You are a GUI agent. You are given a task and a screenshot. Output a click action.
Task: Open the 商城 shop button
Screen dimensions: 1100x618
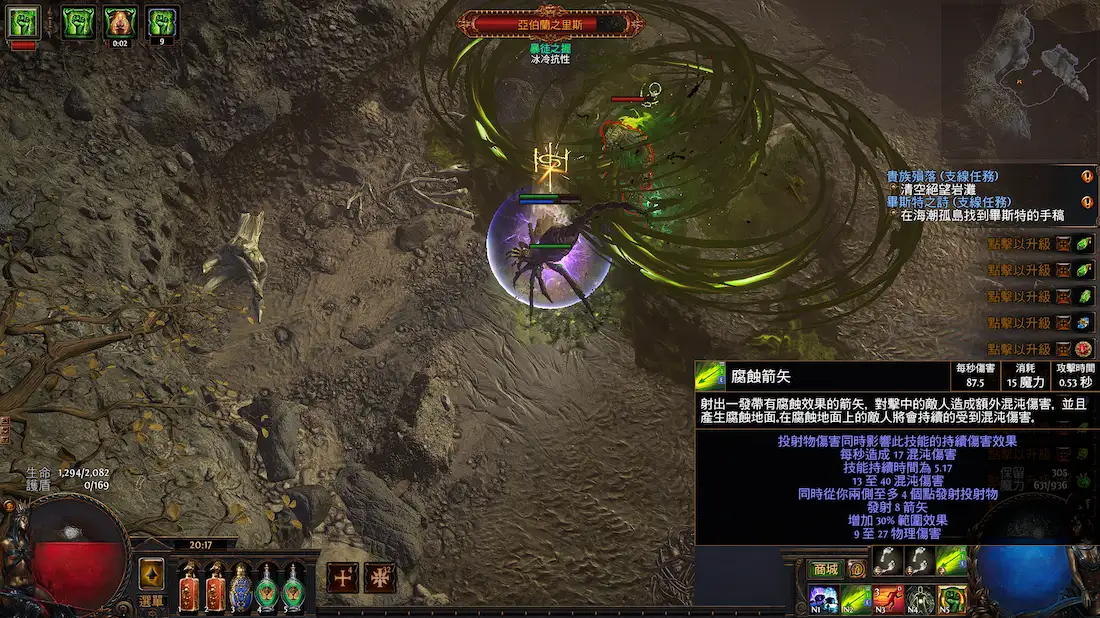click(x=825, y=569)
